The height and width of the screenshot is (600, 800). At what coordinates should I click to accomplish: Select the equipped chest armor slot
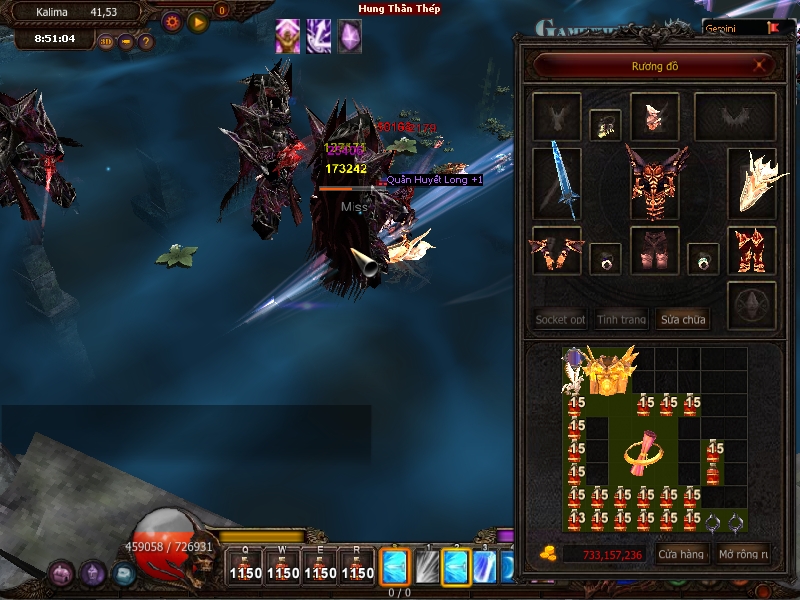coord(655,181)
